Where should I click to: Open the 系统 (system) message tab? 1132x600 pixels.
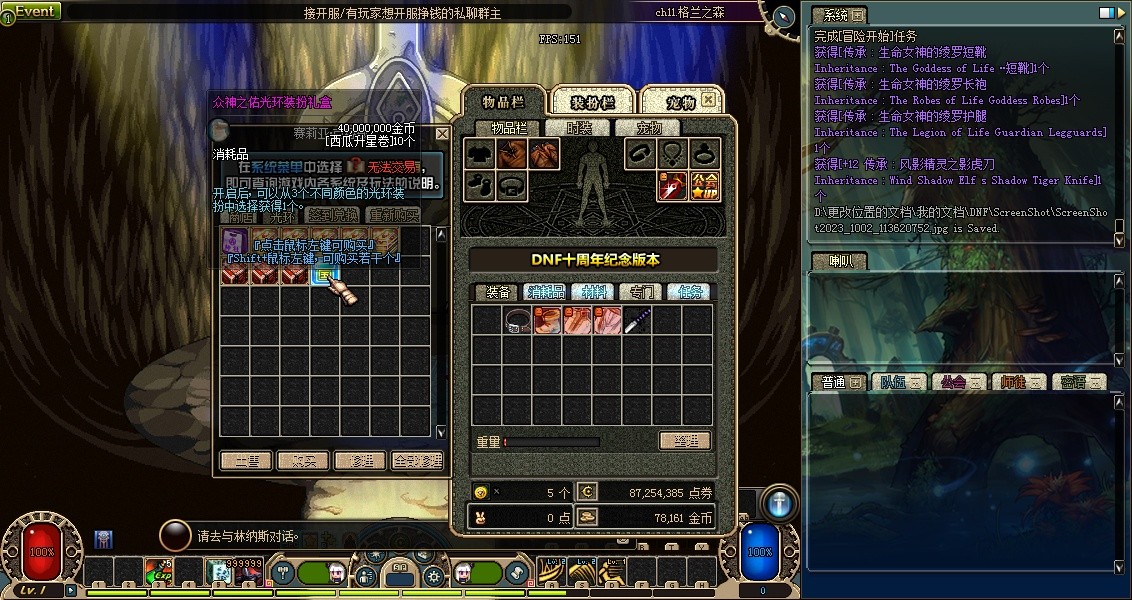tap(836, 15)
